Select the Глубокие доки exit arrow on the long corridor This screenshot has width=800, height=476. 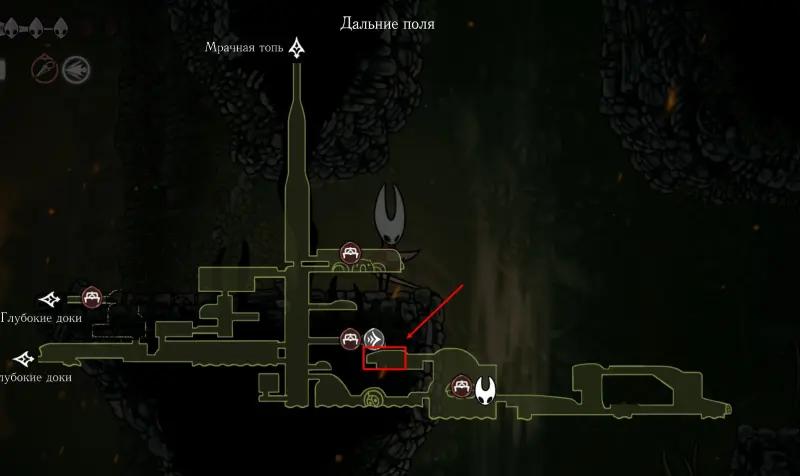23,358
